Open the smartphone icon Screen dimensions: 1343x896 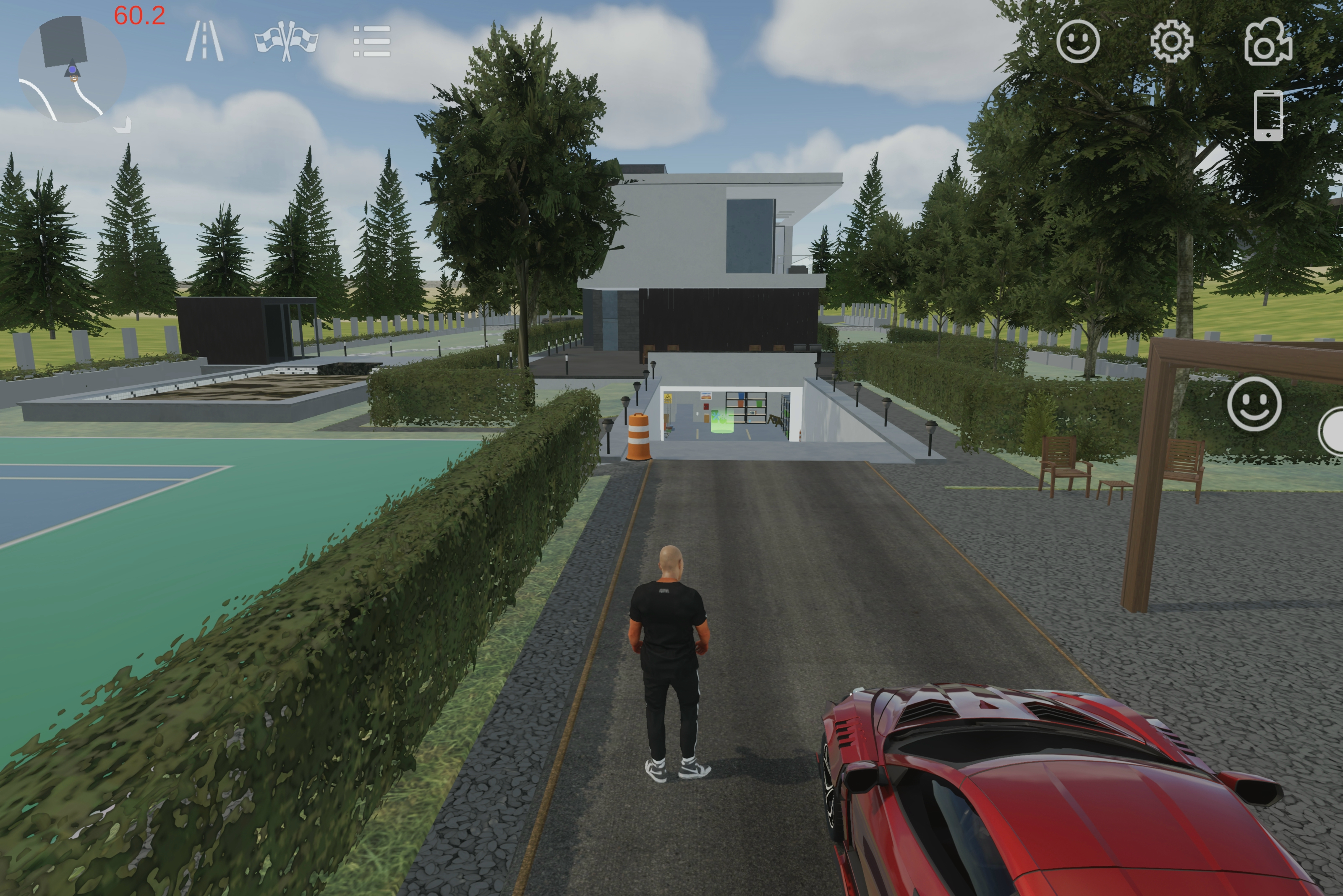coord(1268,115)
